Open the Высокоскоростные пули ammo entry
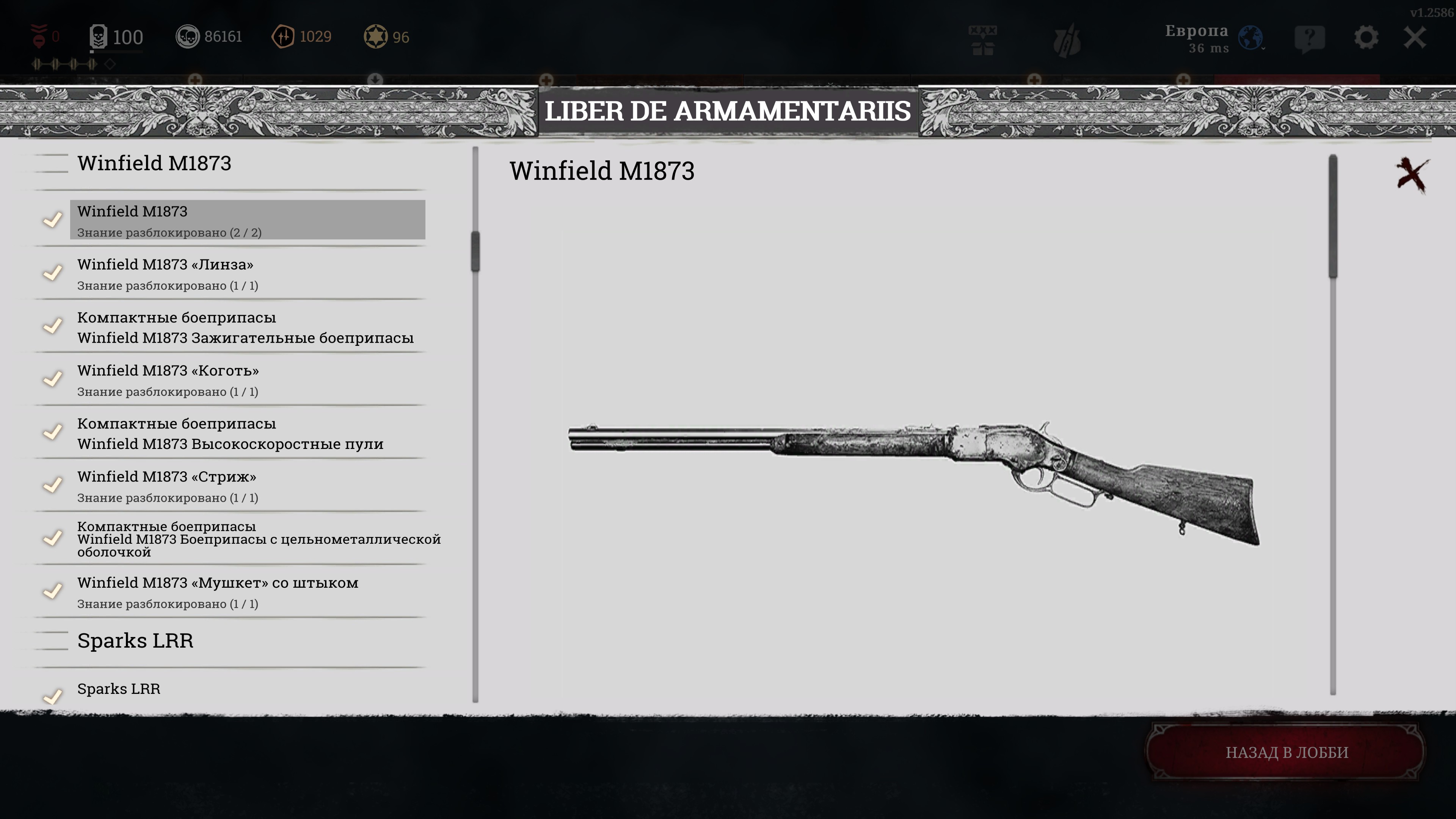This screenshot has width=1456, height=819. click(247, 433)
